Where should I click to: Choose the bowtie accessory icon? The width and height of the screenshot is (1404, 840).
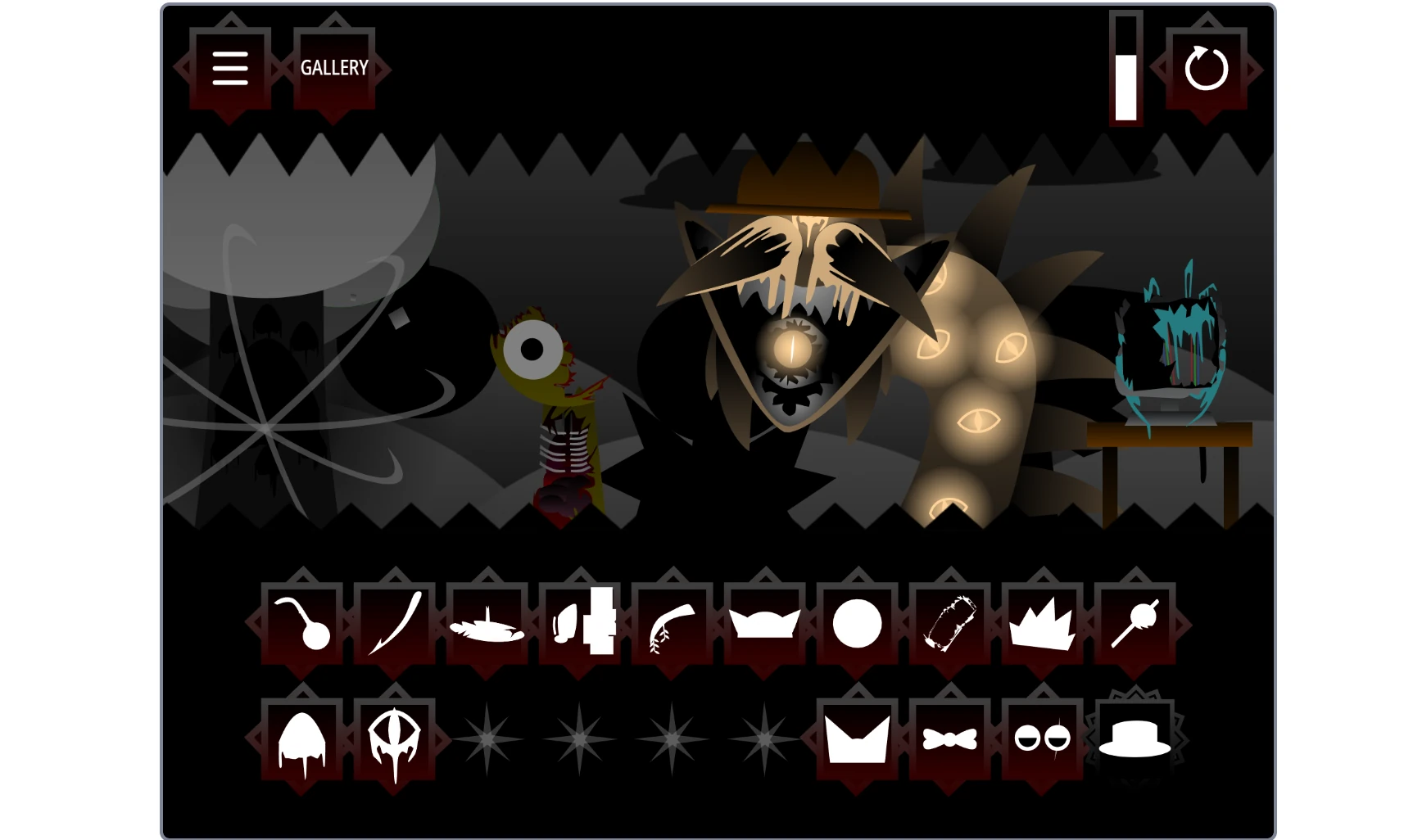[949, 737]
